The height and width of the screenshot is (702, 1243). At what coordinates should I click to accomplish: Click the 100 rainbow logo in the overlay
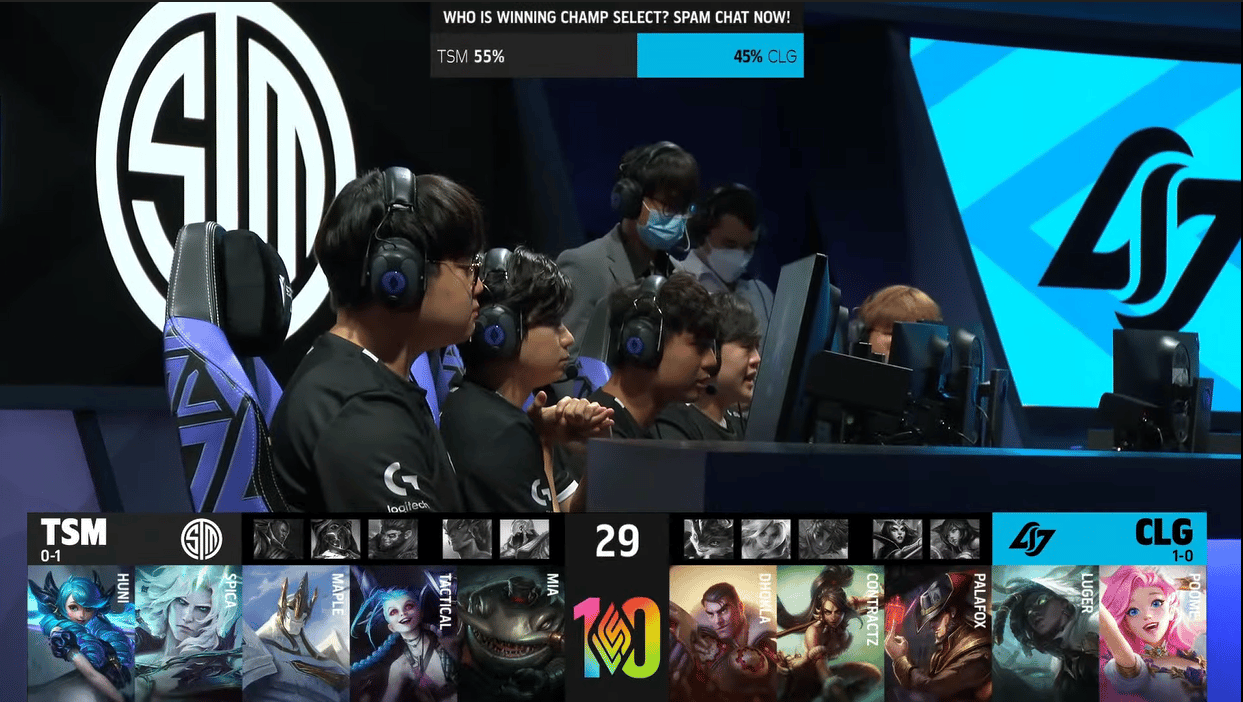pyautogui.click(x=616, y=636)
